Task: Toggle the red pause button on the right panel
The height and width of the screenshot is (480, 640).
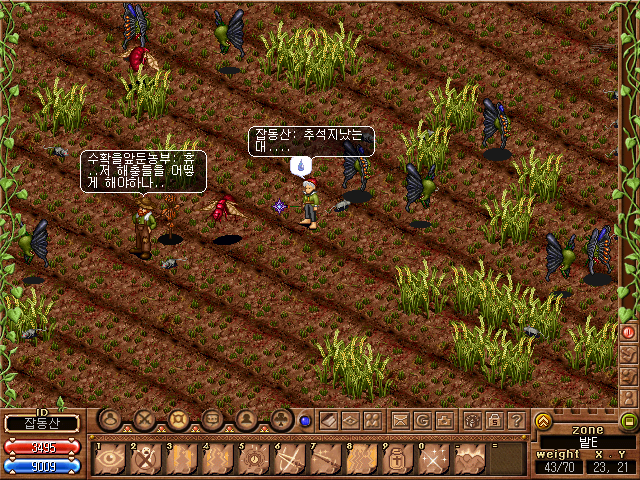Action: pyautogui.click(x=629, y=331)
